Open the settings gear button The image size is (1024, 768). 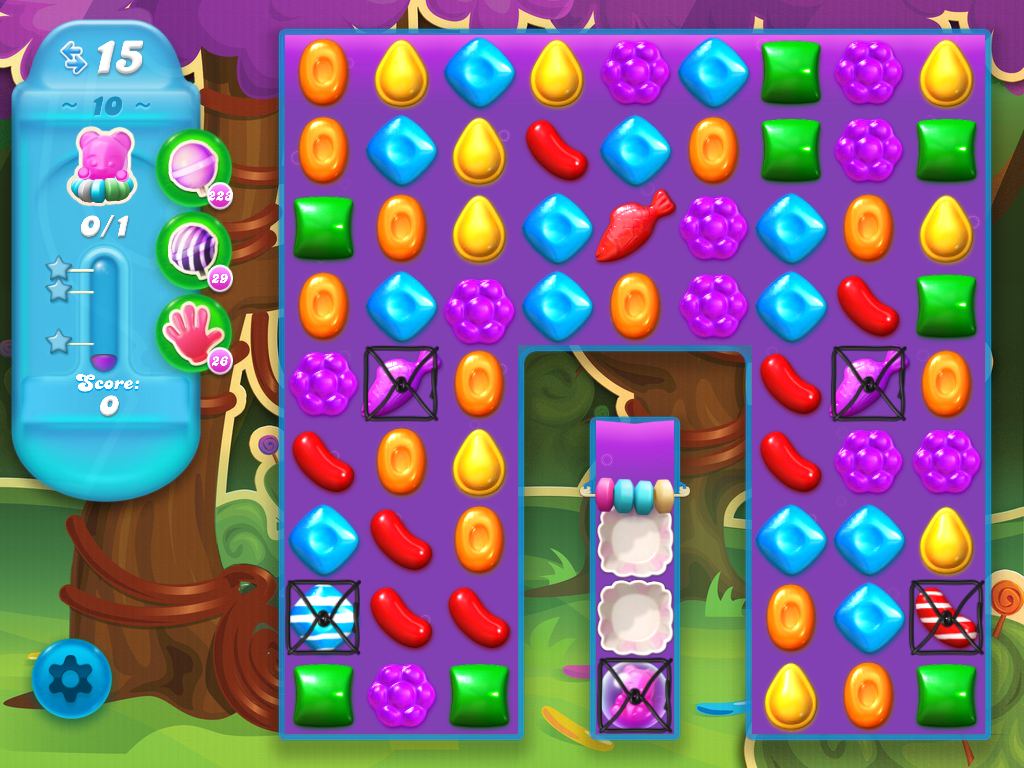click(71, 679)
